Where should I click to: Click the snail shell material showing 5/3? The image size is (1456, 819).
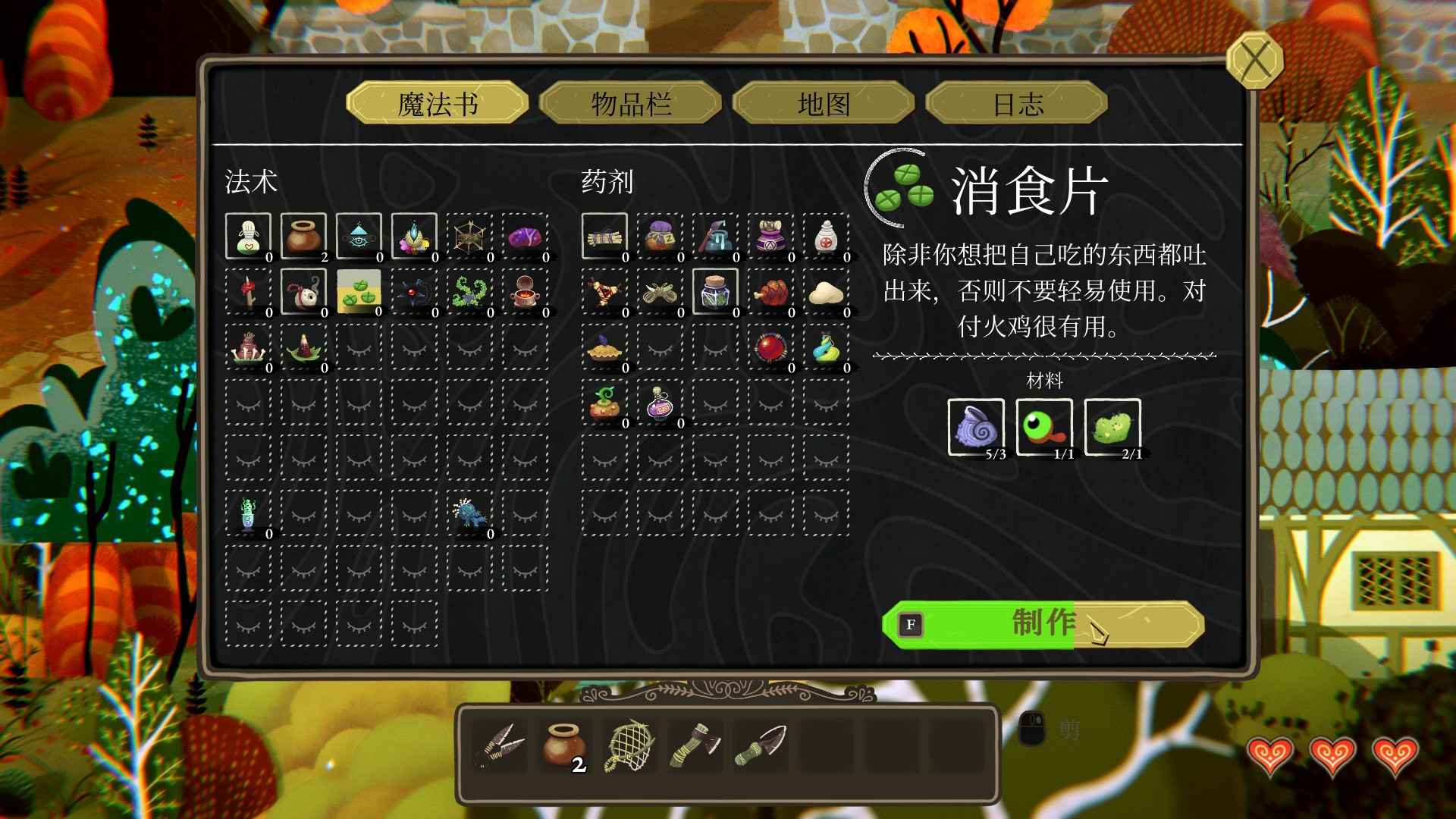(x=975, y=428)
